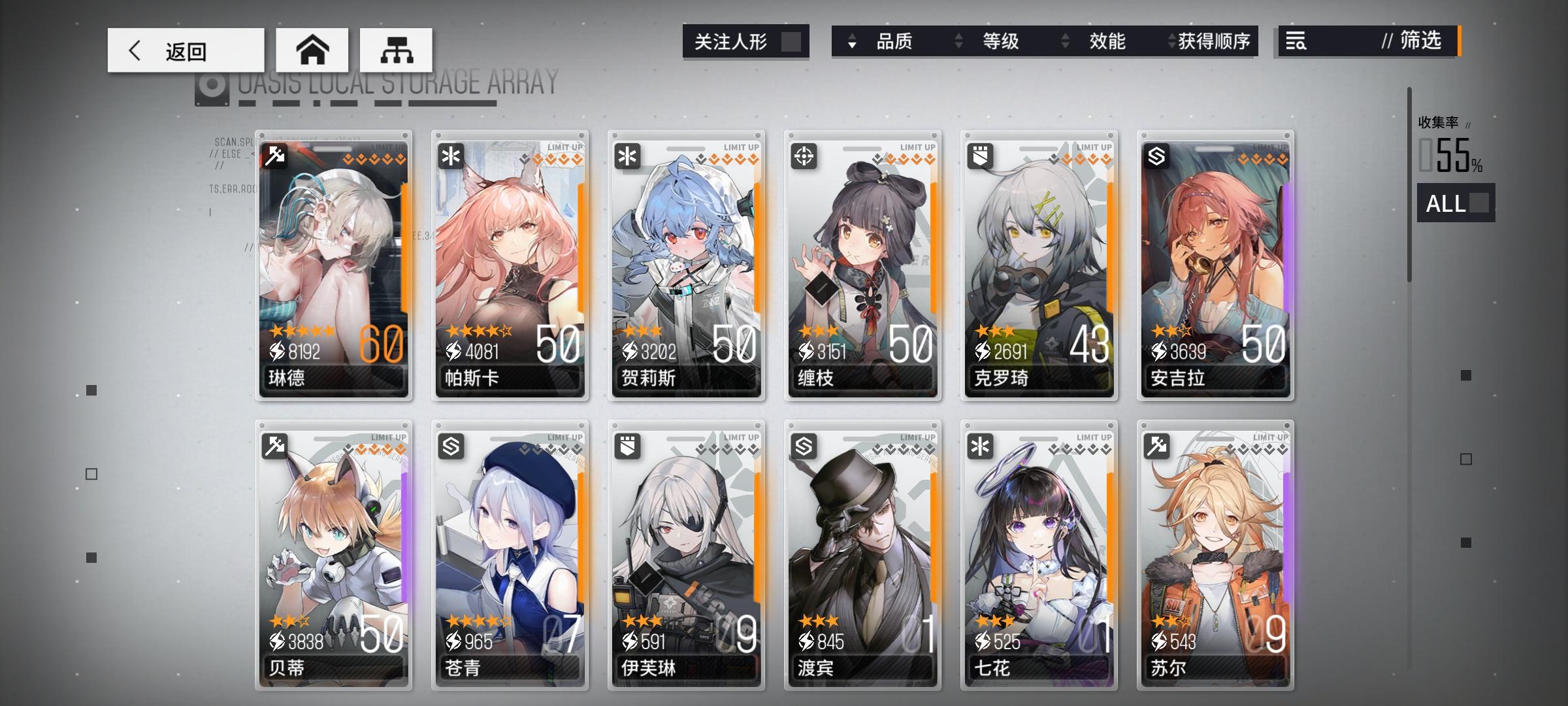1568x706 pixels.
Task: Click the shield class icon on 克罗琦's card
Action: (x=980, y=155)
